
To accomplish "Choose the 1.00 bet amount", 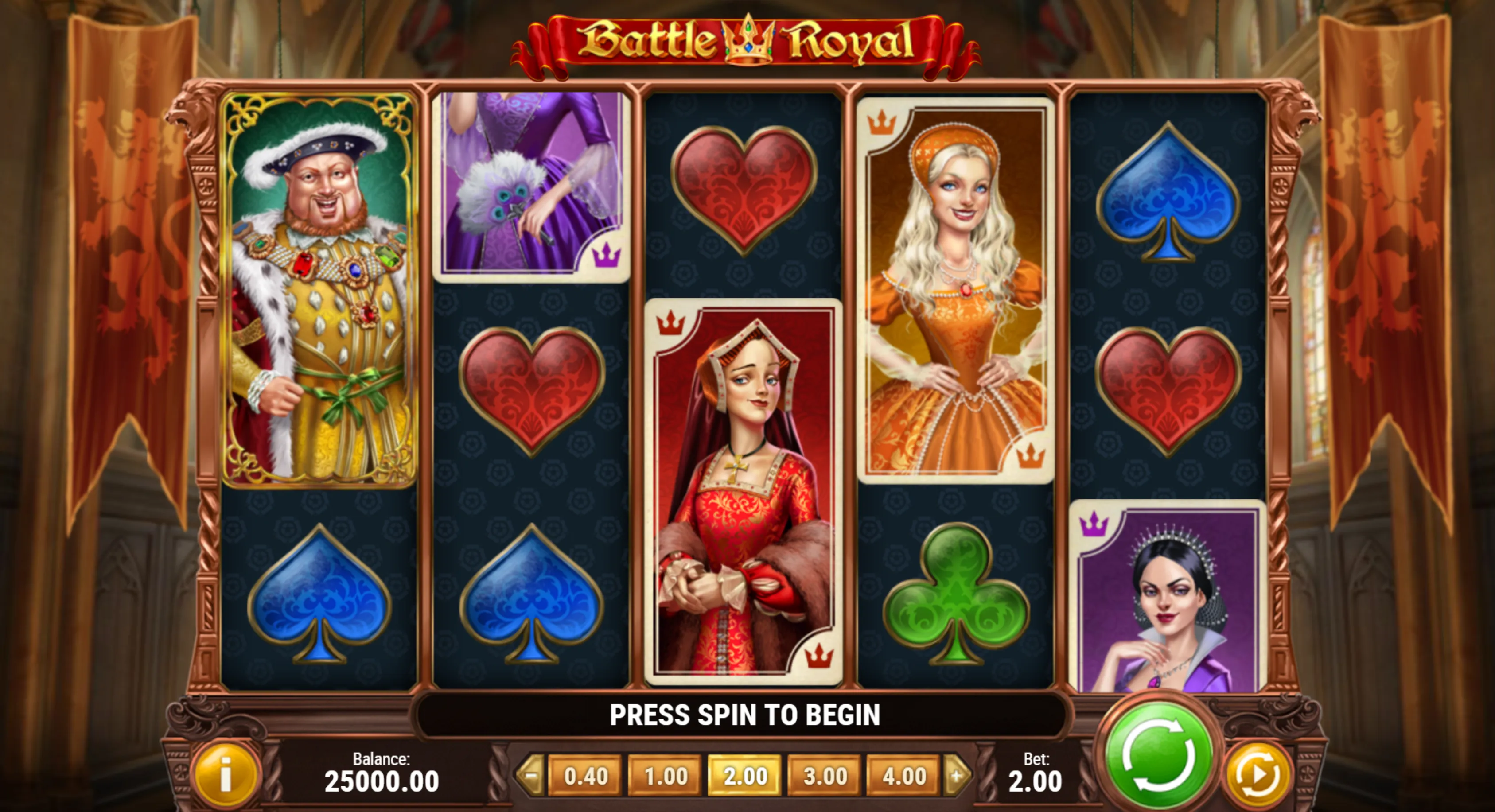I will 665,776.
